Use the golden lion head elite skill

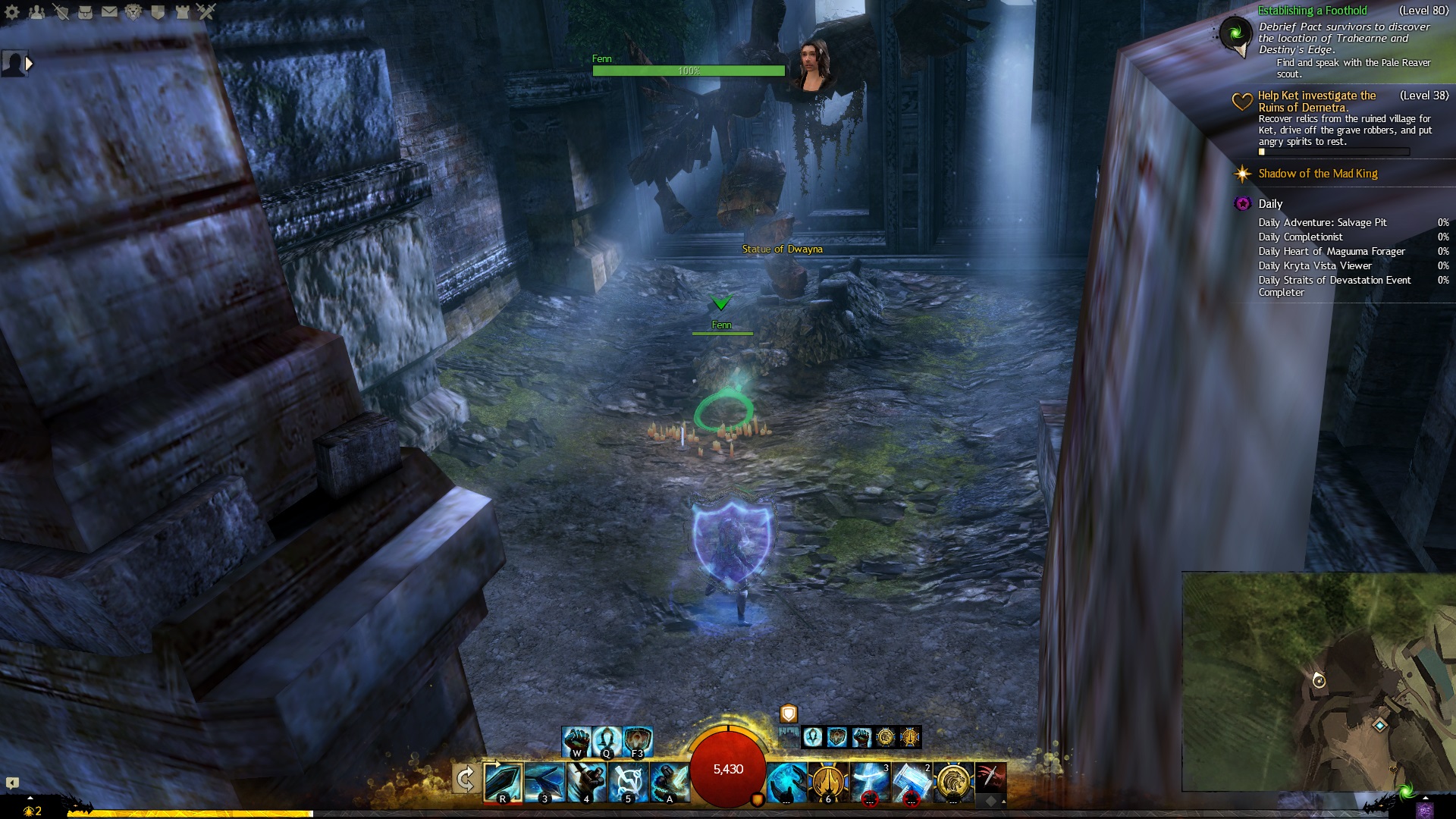pos(953,782)
